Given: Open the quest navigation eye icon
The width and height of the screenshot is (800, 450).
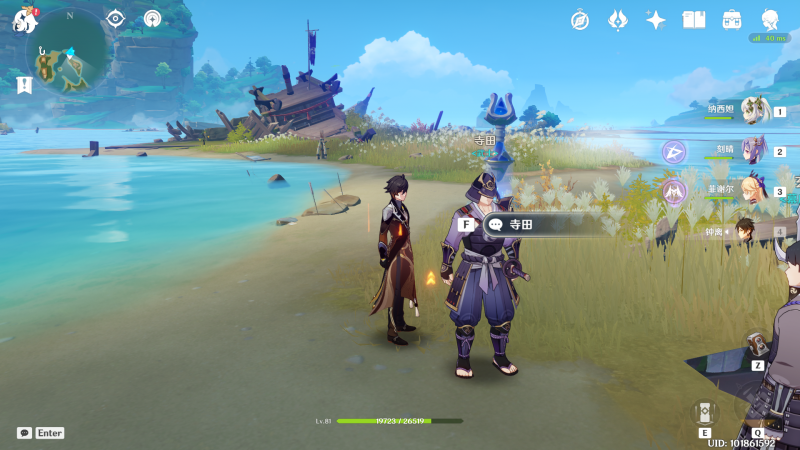Looking at the screenshot, I should (x=116, y=18).
